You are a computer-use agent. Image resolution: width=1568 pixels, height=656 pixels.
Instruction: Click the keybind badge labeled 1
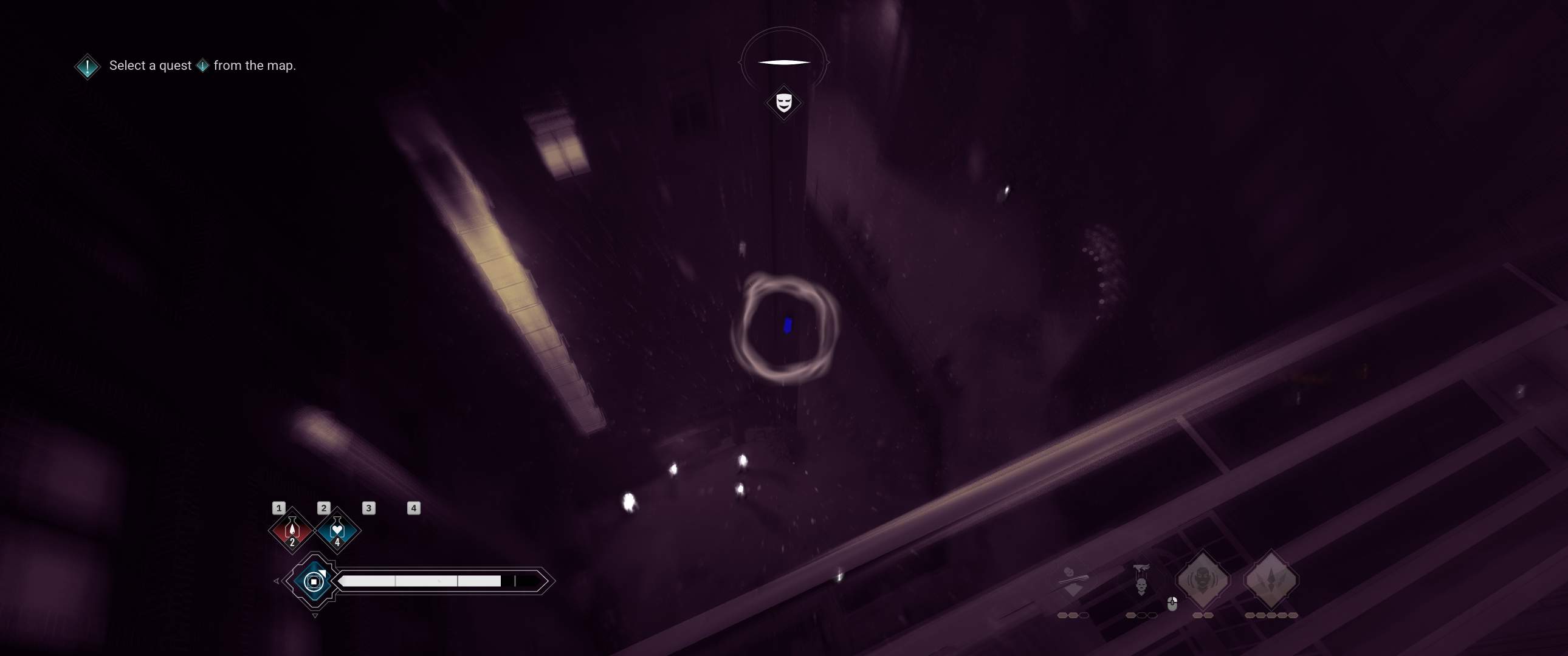pyautogui.click(x=280, y=510)
